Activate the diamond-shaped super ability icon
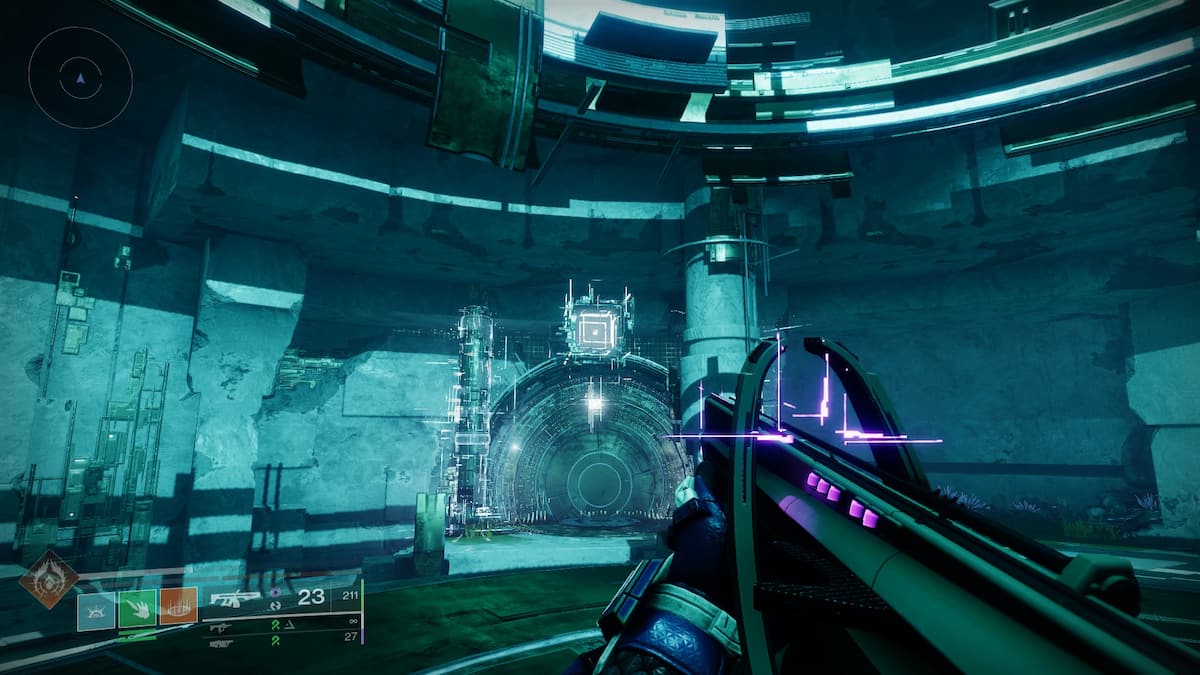The height and width of the screenshot is (675, 1200). (x=48, y=580)
